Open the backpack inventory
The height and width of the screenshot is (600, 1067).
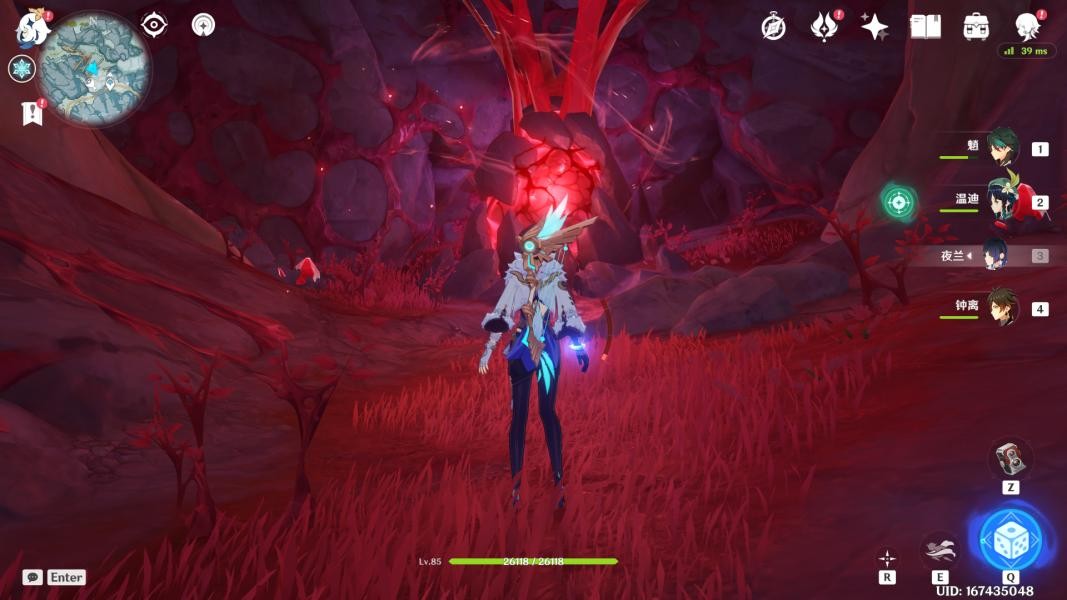977,27
